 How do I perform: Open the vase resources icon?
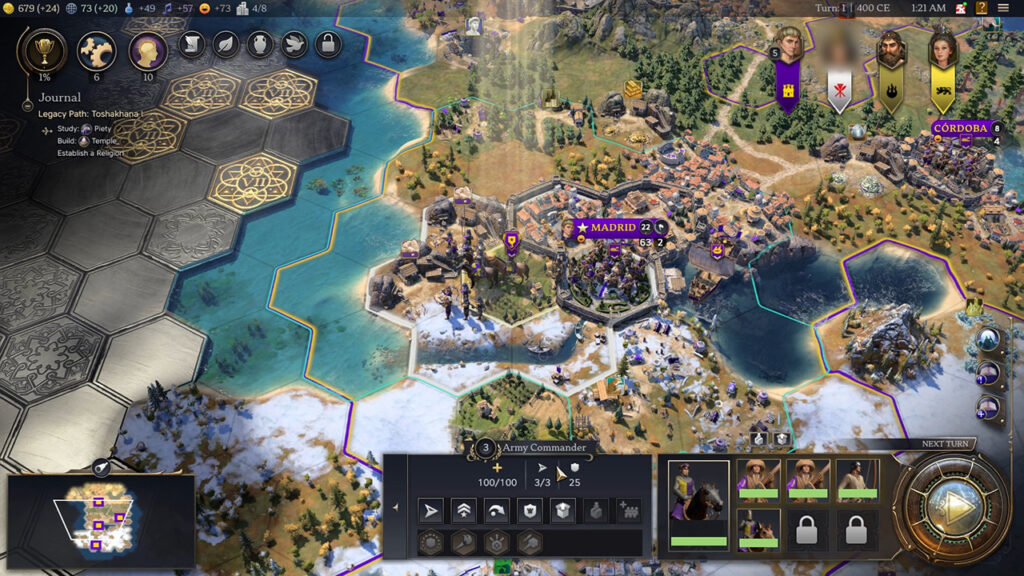coord(260,45)
